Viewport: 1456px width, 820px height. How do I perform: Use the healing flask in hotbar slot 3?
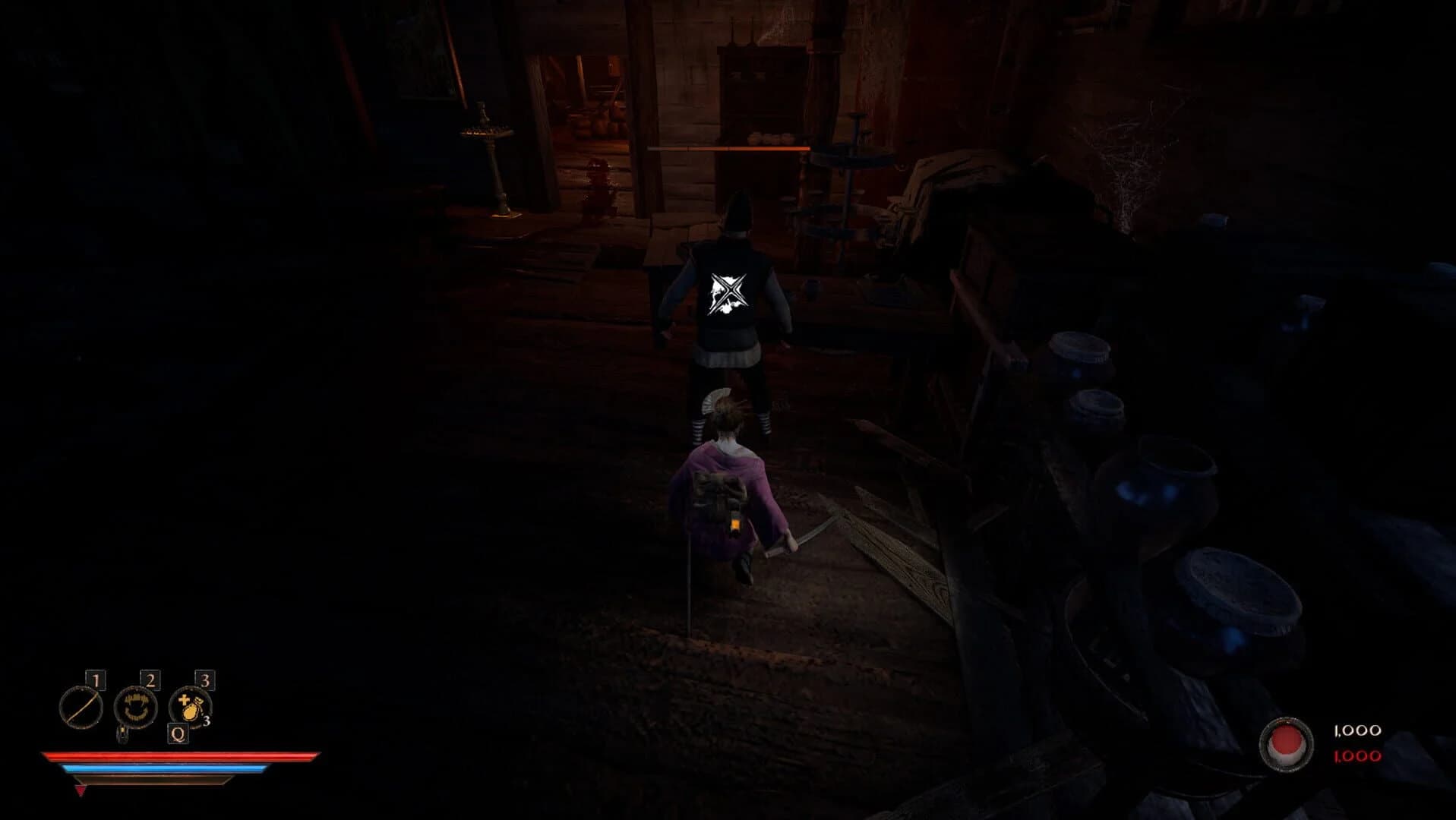coord(190,708)
